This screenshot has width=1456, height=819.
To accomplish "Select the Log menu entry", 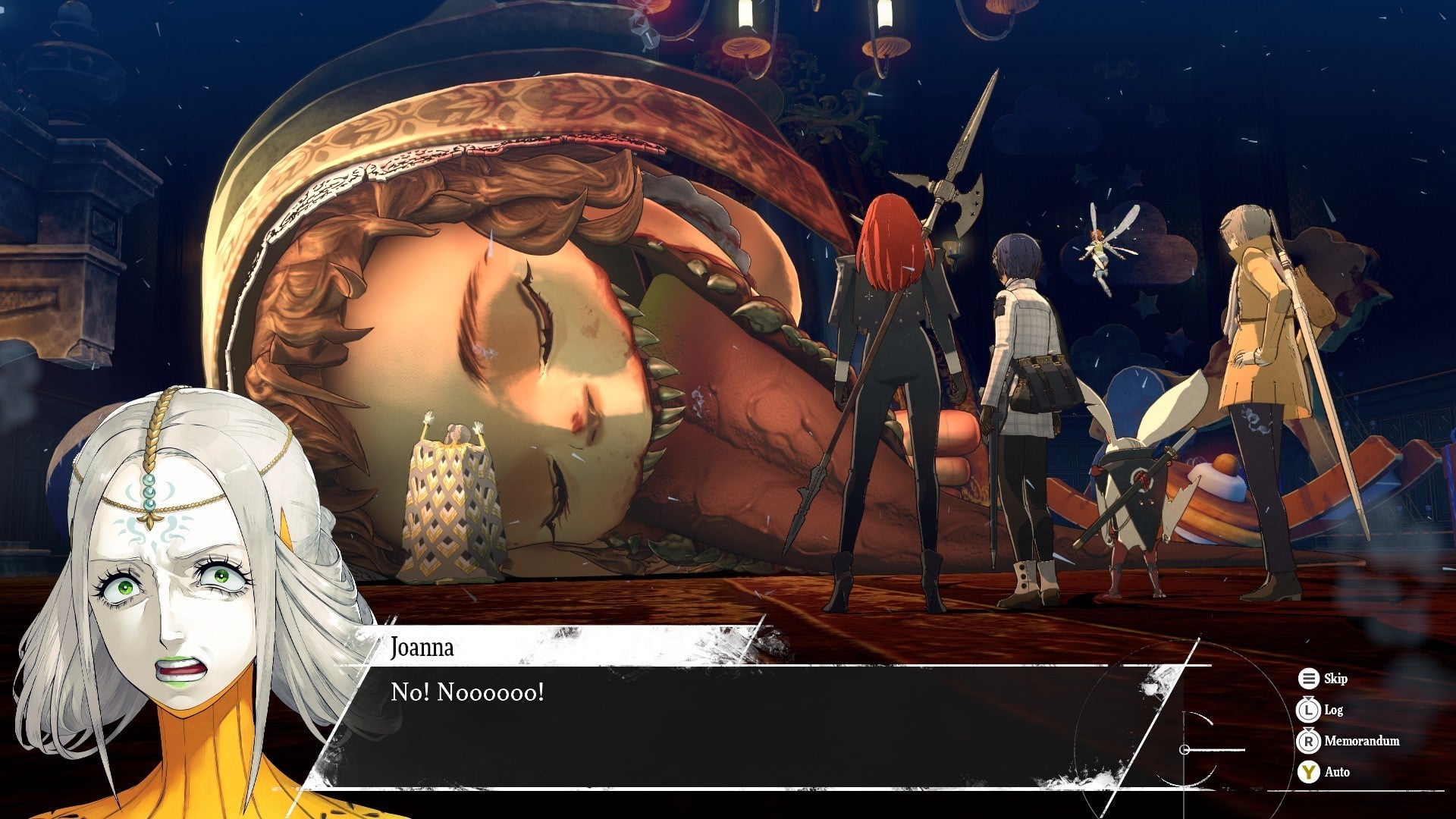I will [x=1335, y=711].
